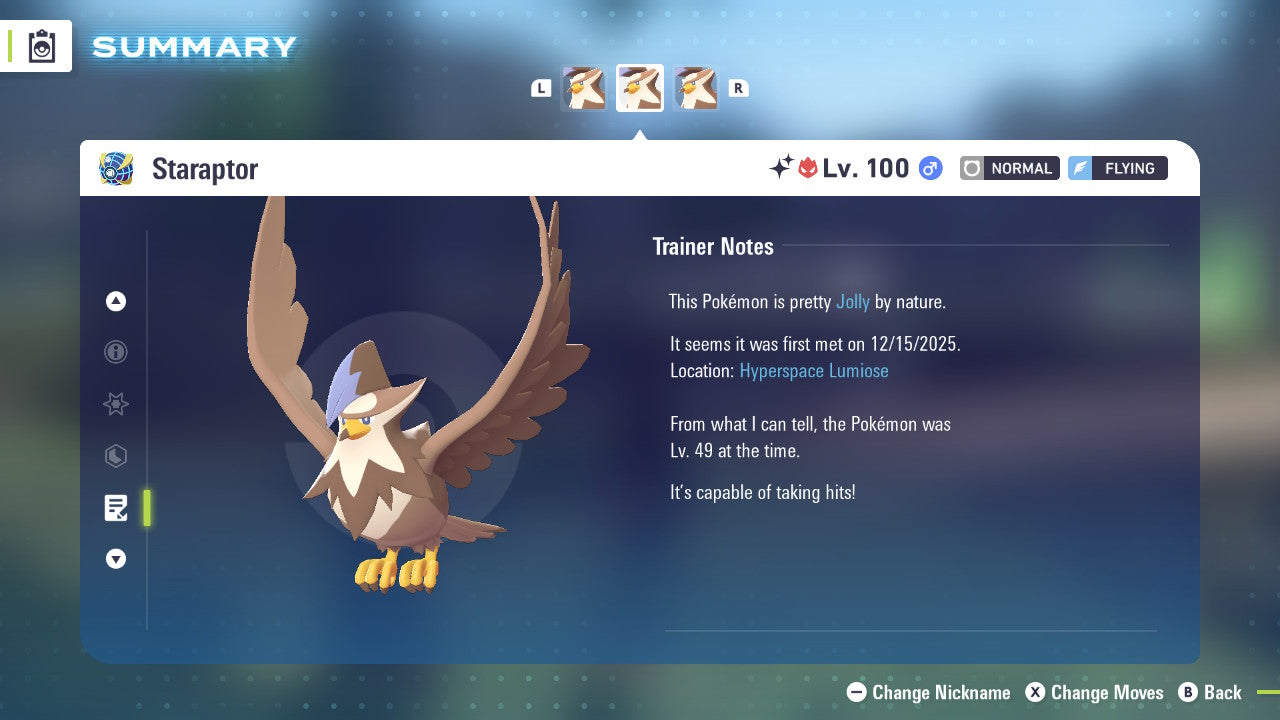Open the Hyperspace Lumiose location link
The width and height of the screenshot is (1280, 720).
pos(814,370)
